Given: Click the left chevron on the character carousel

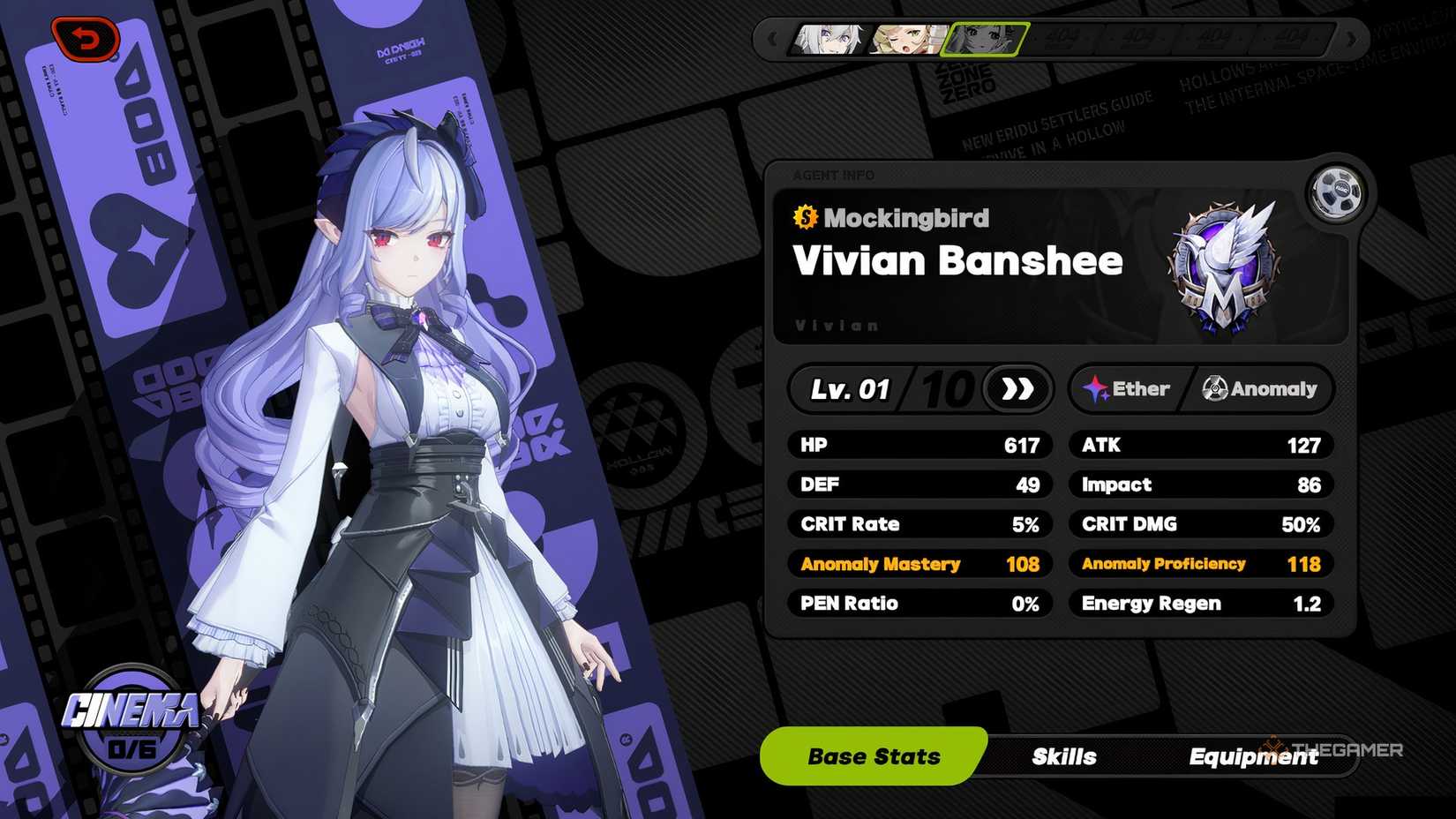Looking at the screenshot, I should pyautogui.click(x=771, y=38).
